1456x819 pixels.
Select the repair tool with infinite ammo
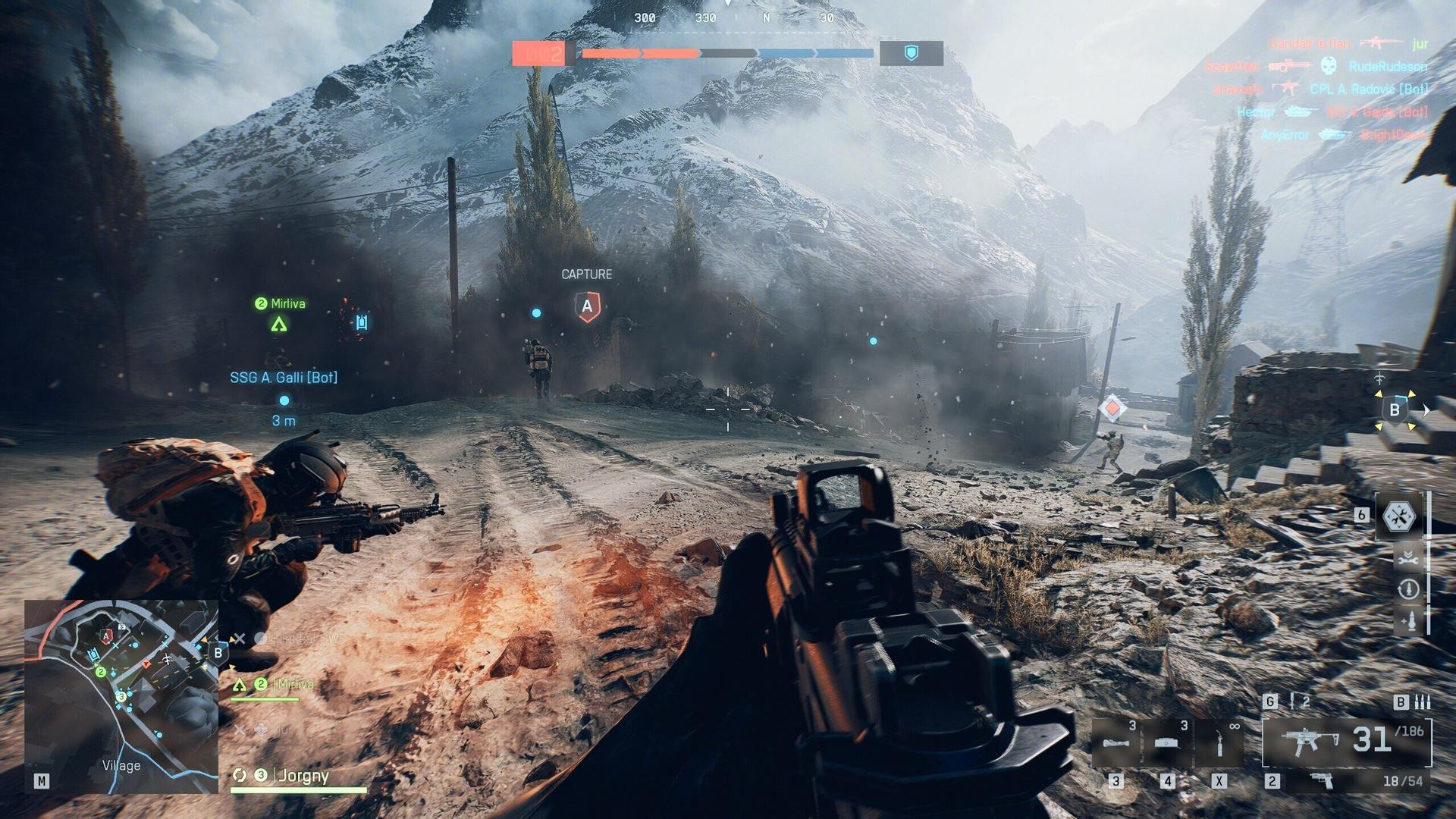click(1219, 742)
